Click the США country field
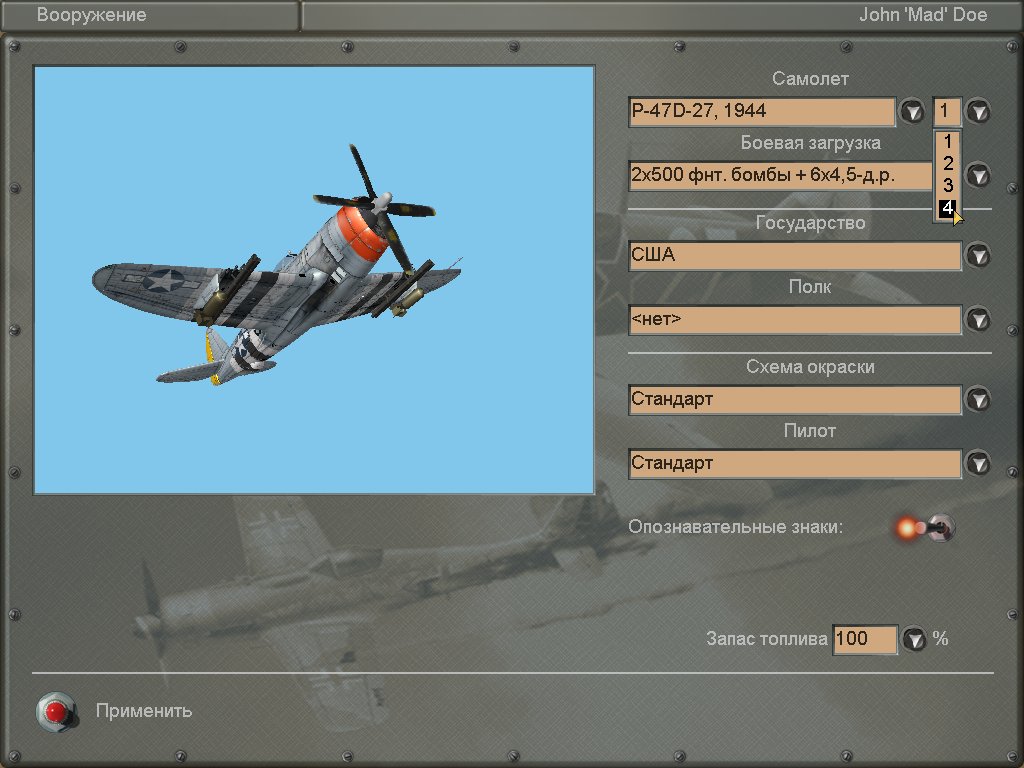This screenshot has height=768, width=1024. coord(795,255)
